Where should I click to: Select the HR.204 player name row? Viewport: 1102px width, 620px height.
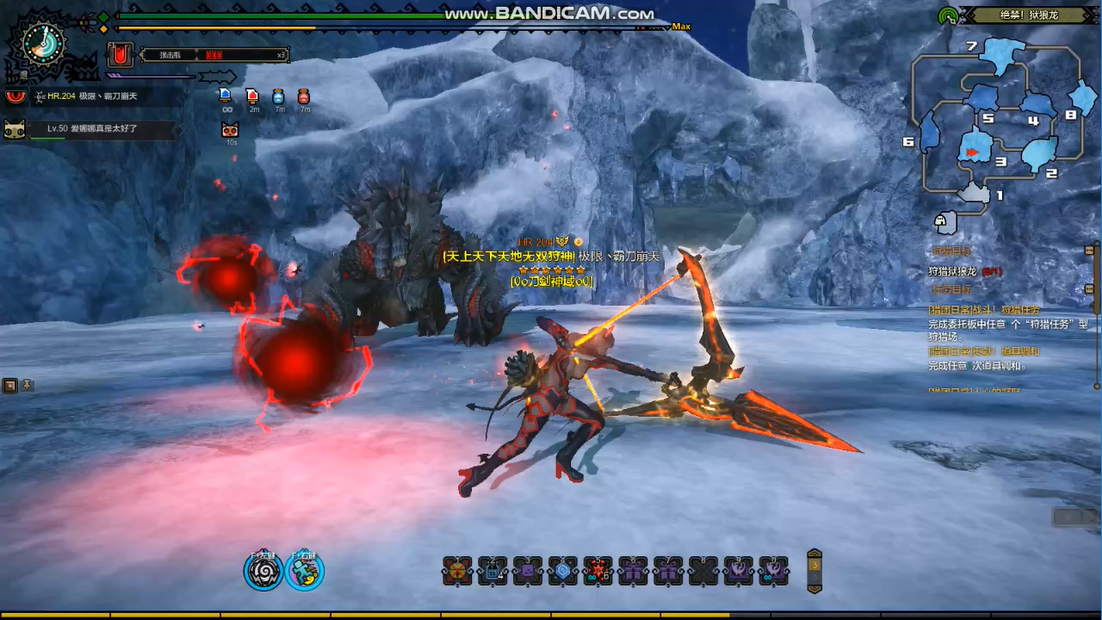pos(92,96)
